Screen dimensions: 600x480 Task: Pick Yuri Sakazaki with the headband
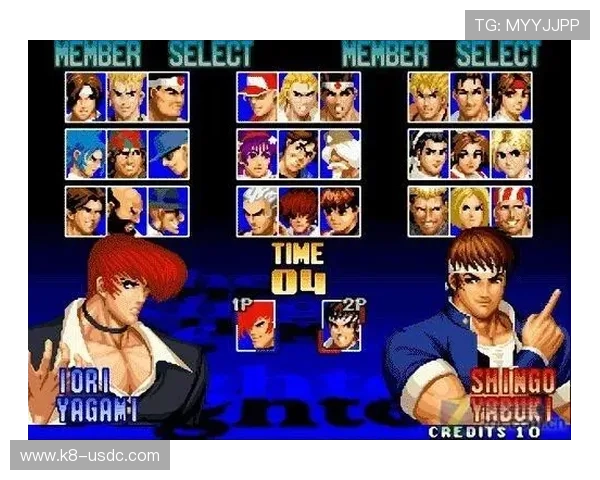[512, 97]
